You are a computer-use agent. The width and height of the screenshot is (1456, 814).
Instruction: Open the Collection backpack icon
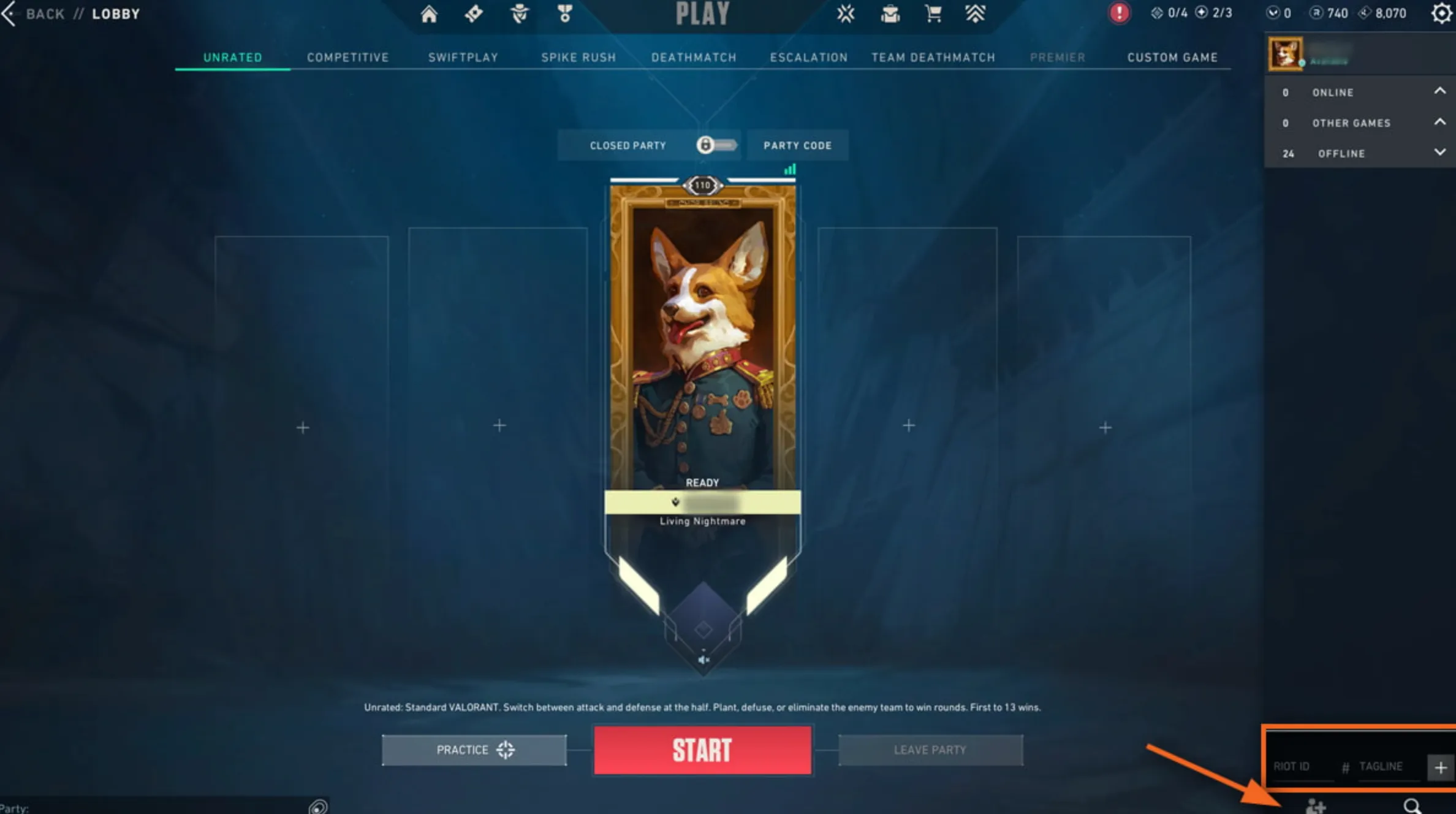click(x=892, y=13)
